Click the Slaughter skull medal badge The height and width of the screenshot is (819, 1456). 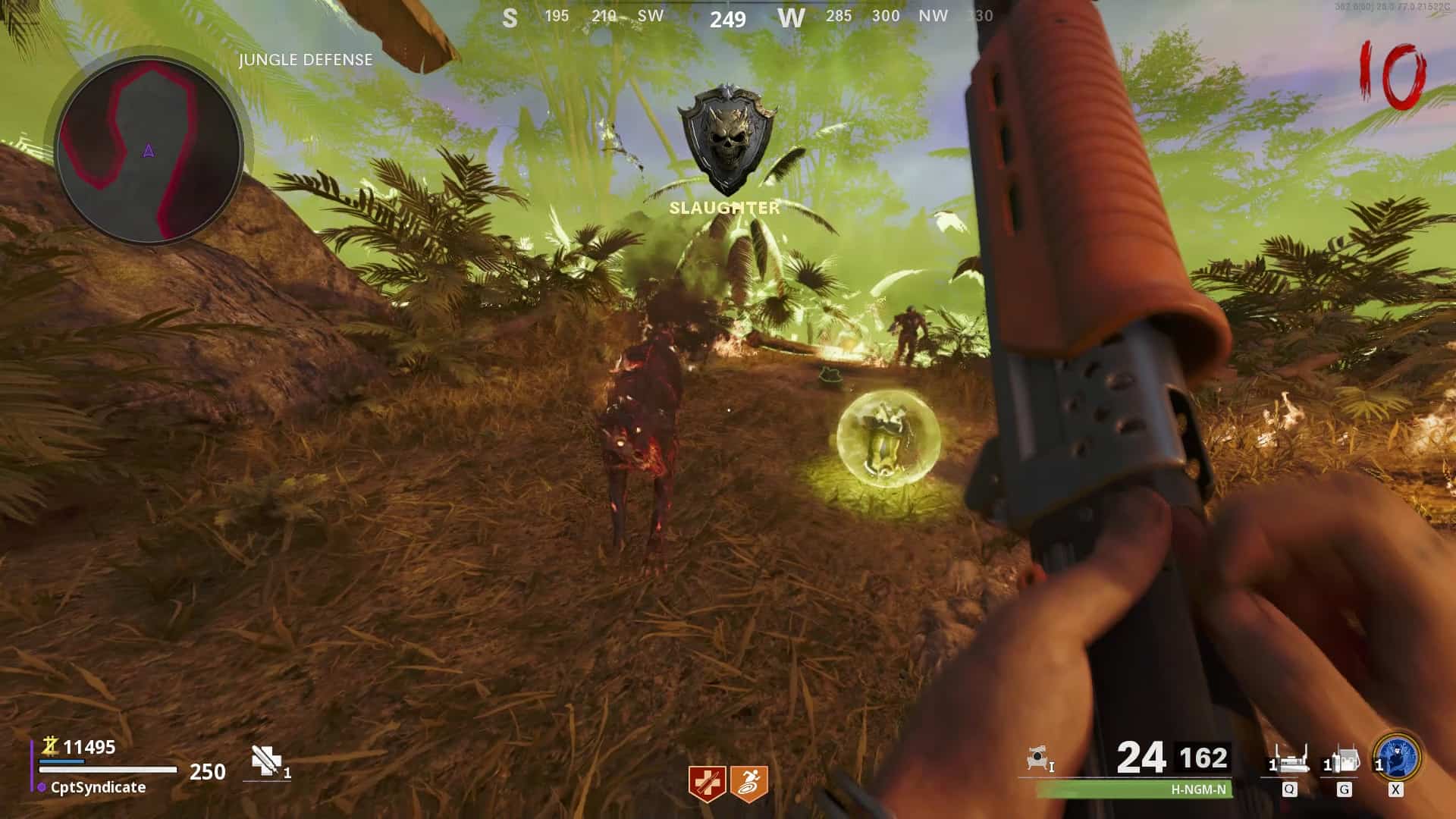pyautogui.click(x=727, y=140)
